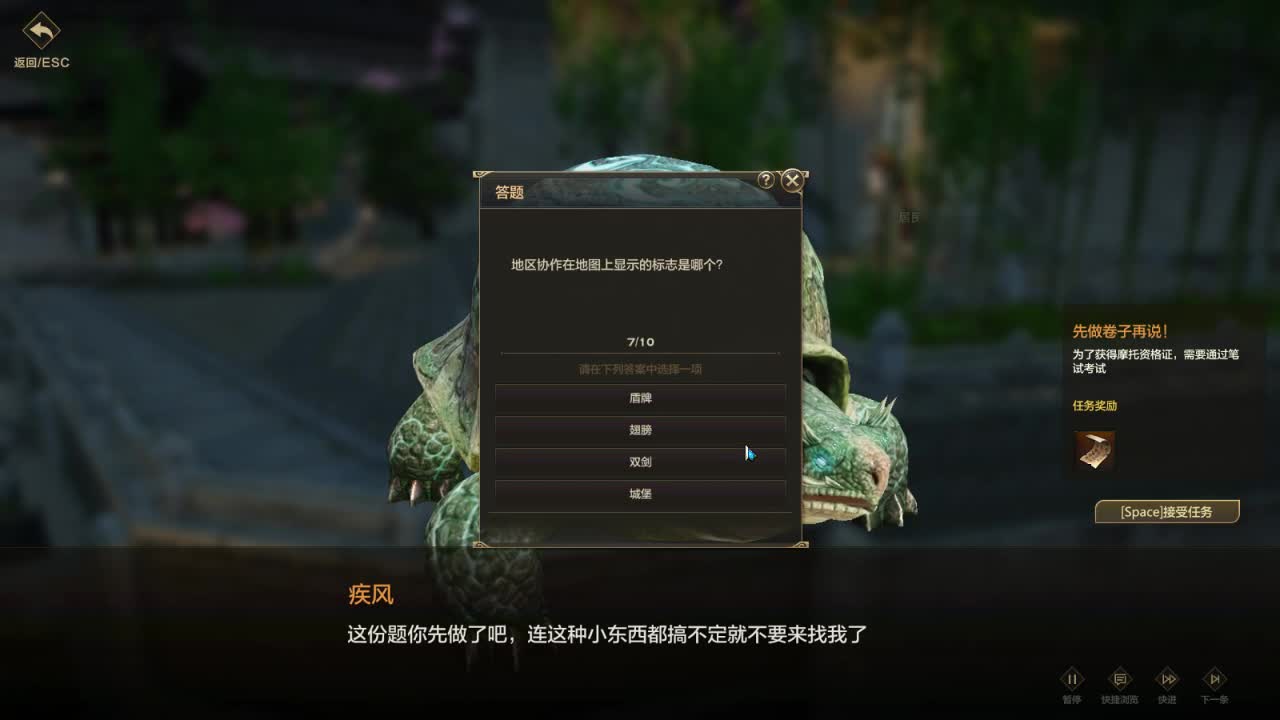The image size is (1280, 720).
Task: Select the 双剑 answer option
Action: [639, 462]
